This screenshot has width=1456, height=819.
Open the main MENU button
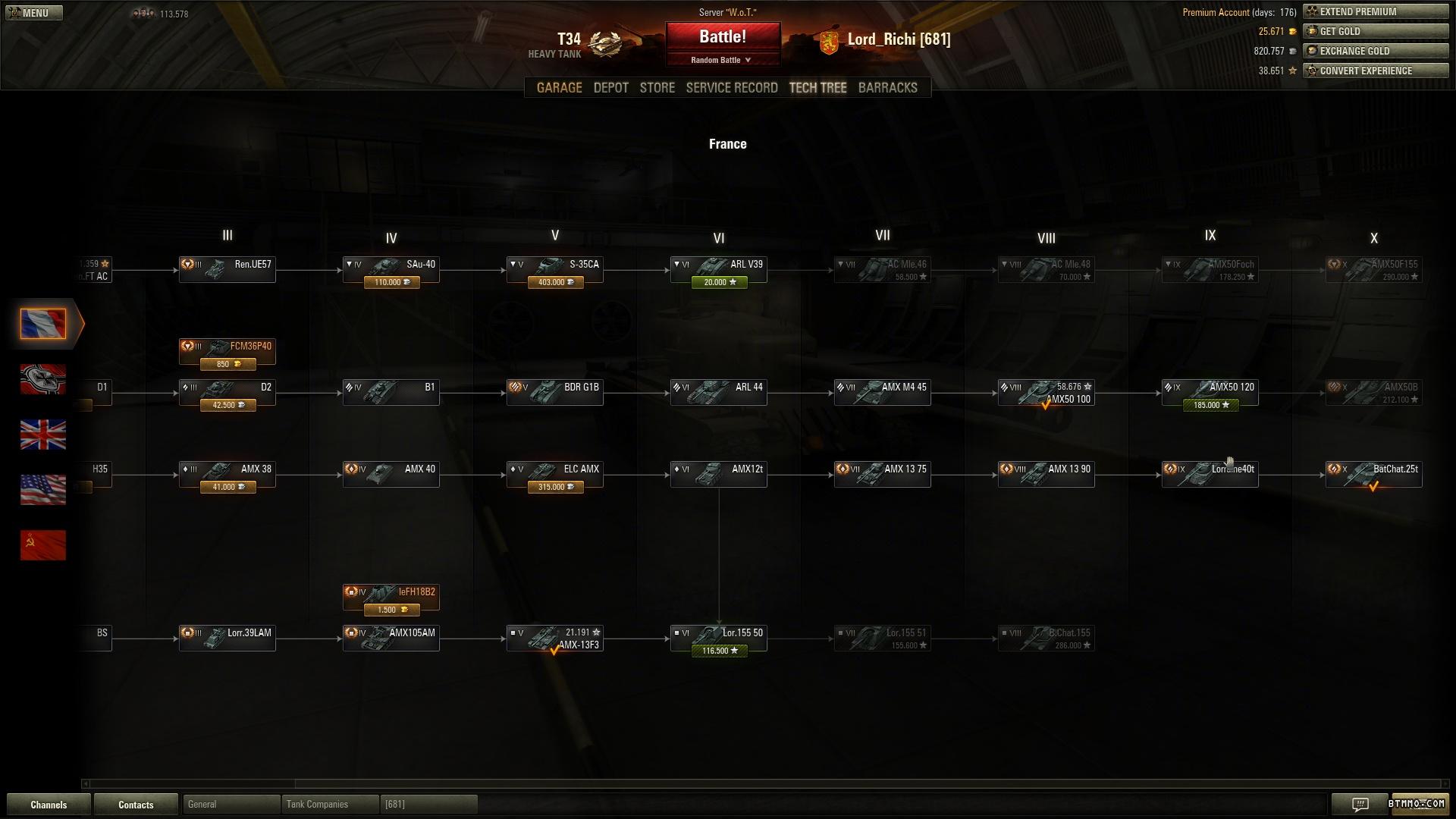pyautogui.click(x=34, y=13)
